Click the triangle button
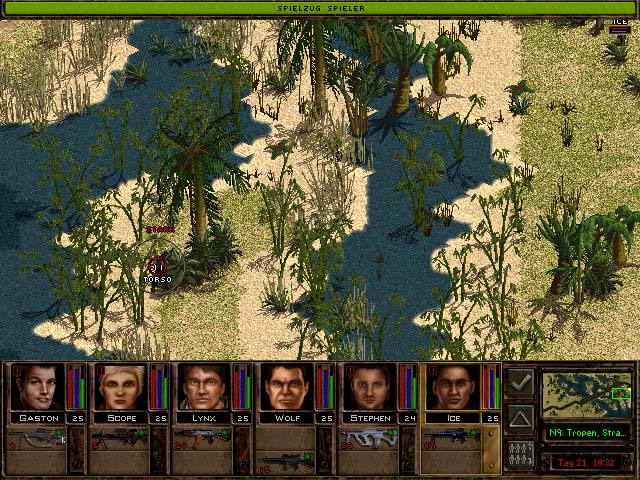The width and height of the screenshot is (640, 480). (x=520, y=417)
